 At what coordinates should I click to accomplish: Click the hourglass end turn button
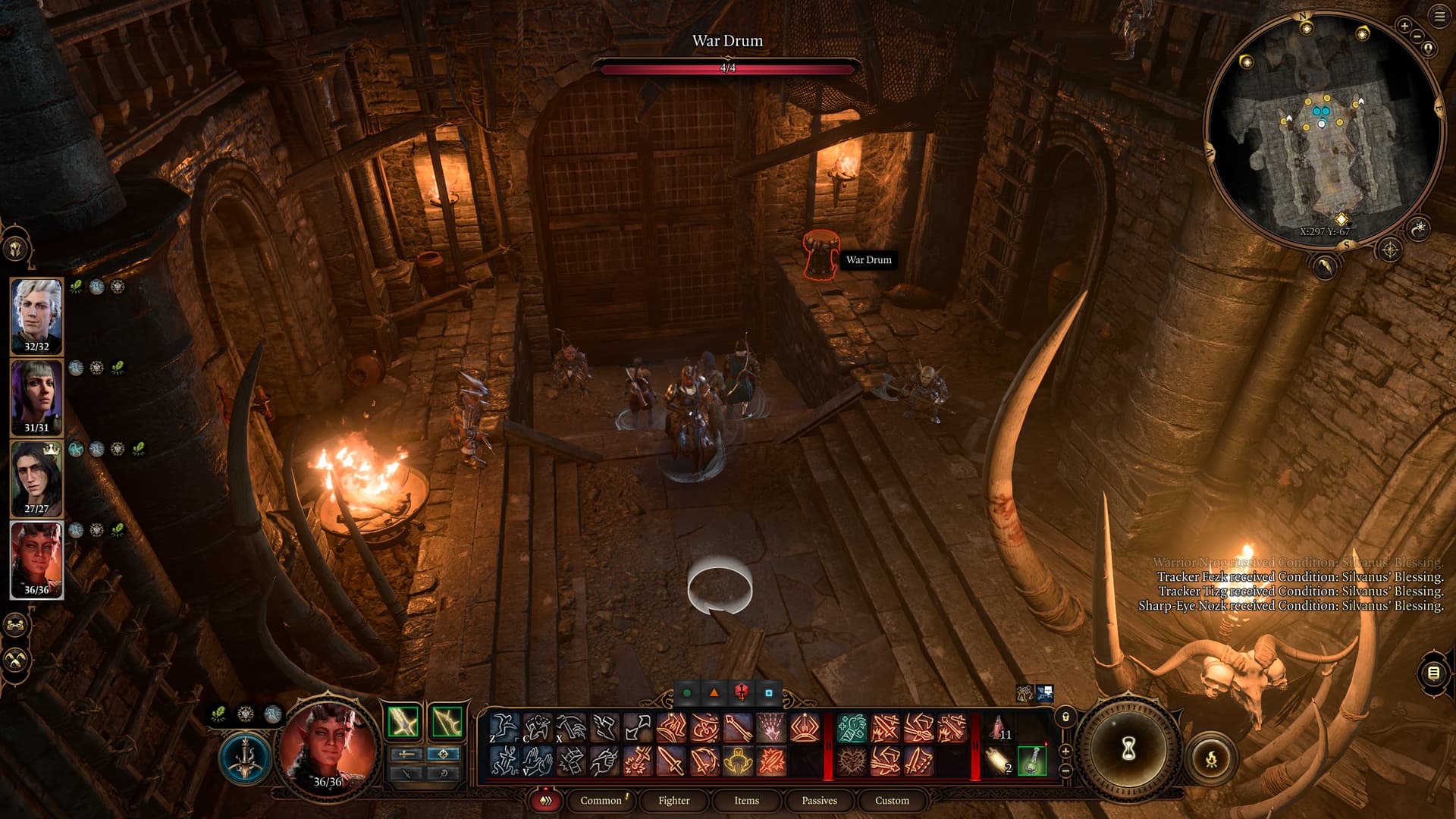pyautogui.click(x=1128, y=749)
